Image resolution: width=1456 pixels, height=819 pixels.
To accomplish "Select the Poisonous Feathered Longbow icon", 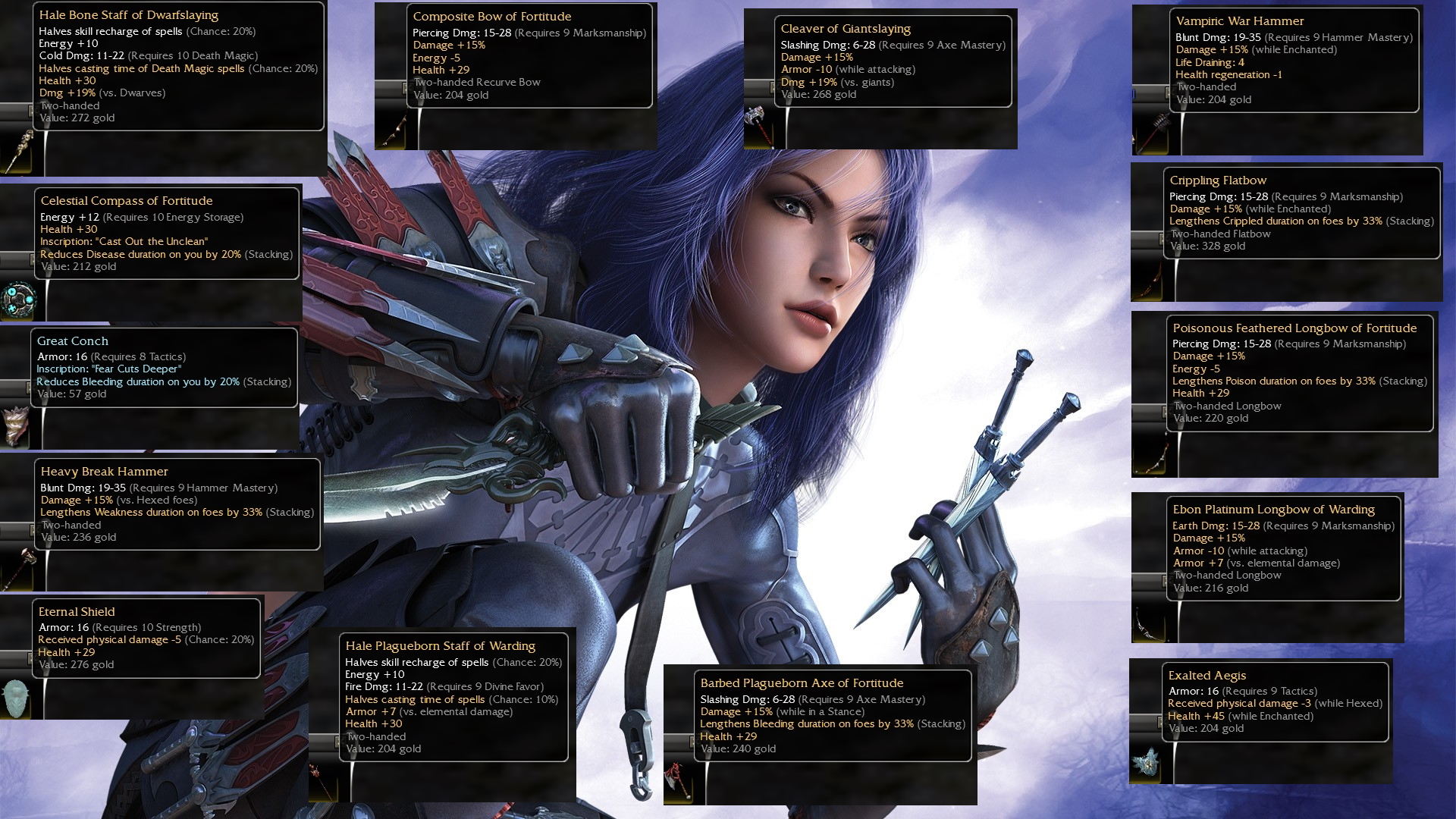I will coord(1150,455).
